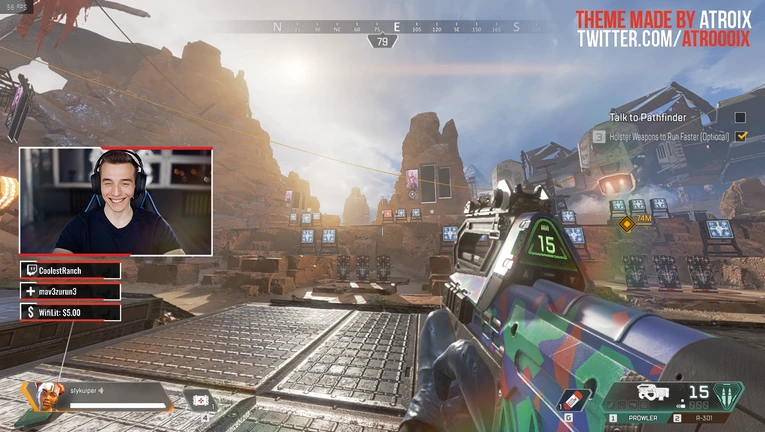Open the CoolestRanch Twitch follower label
This screenshot has width=765, height=432.
click(x=70, y=270)
